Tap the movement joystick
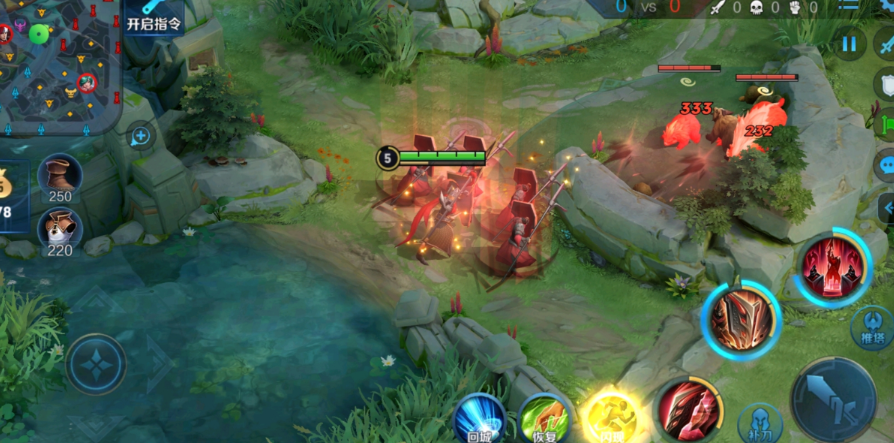This screenshot has width=894, height=443. pos(96,365)
